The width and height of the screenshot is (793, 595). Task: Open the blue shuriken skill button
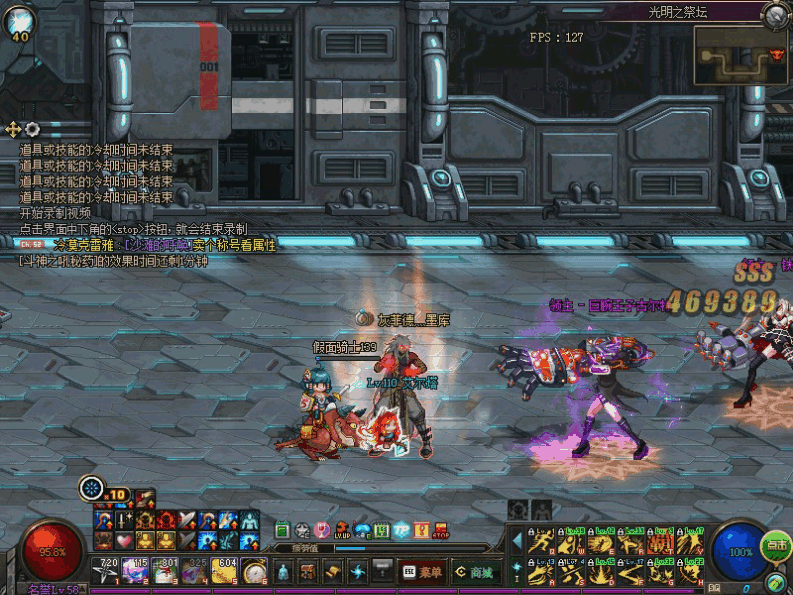coord(358,572)
